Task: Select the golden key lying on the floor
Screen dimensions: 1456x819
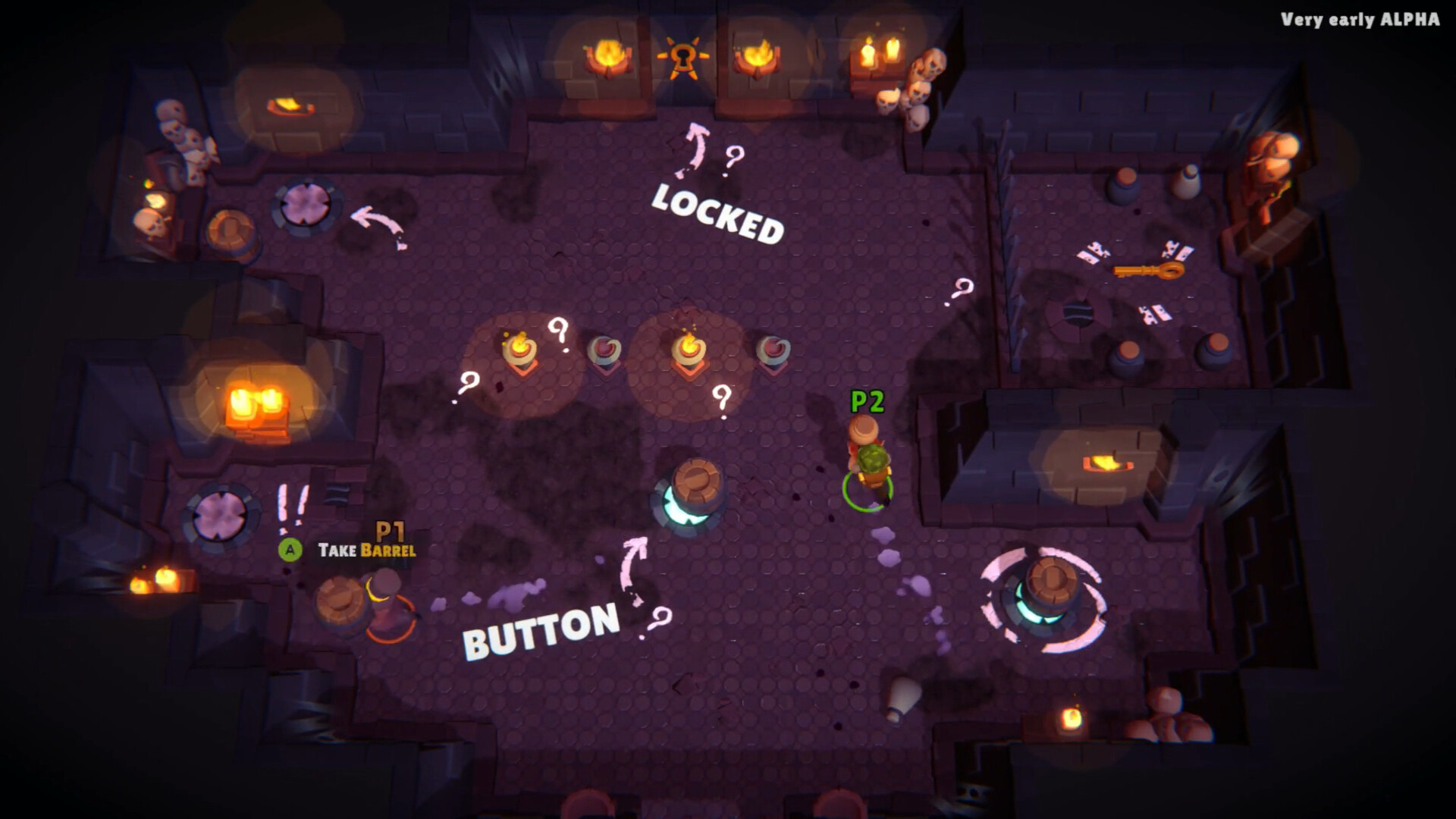Action: (1148, 269)
